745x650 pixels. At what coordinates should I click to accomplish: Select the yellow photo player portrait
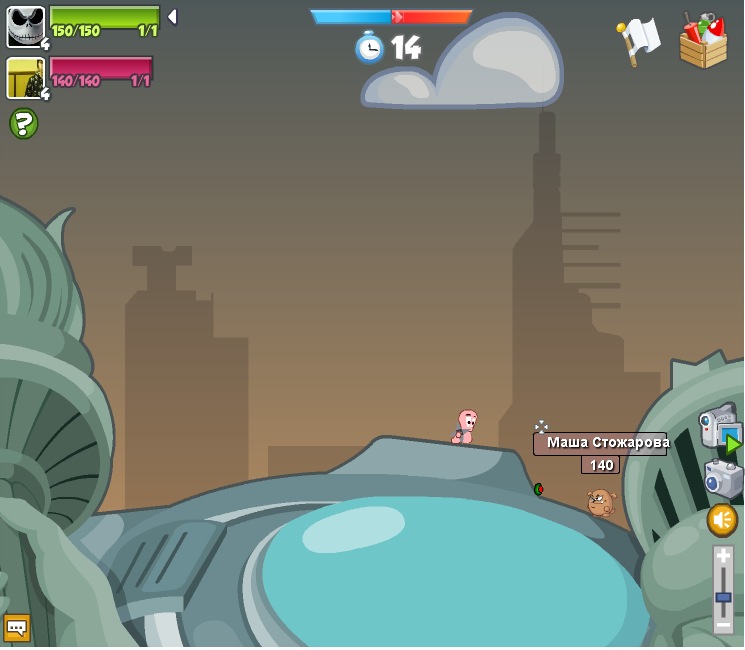pyautogui.click(x=25, y=77)
